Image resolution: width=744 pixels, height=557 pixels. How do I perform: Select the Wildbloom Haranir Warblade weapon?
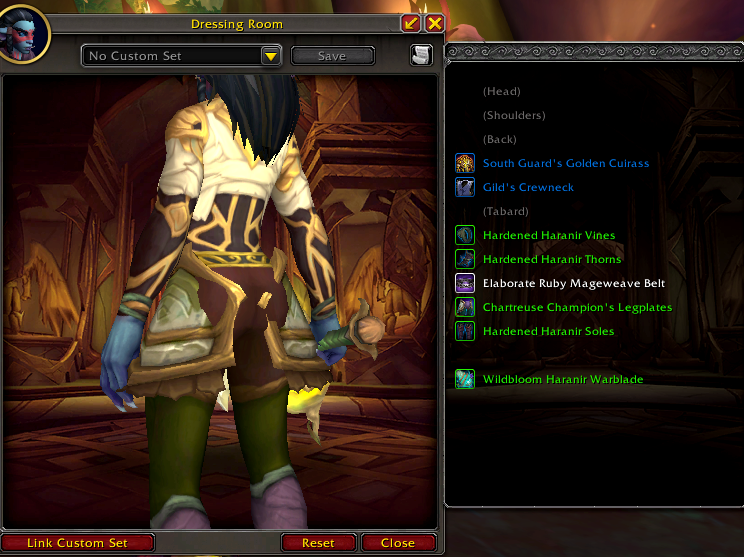coord(562,379)
